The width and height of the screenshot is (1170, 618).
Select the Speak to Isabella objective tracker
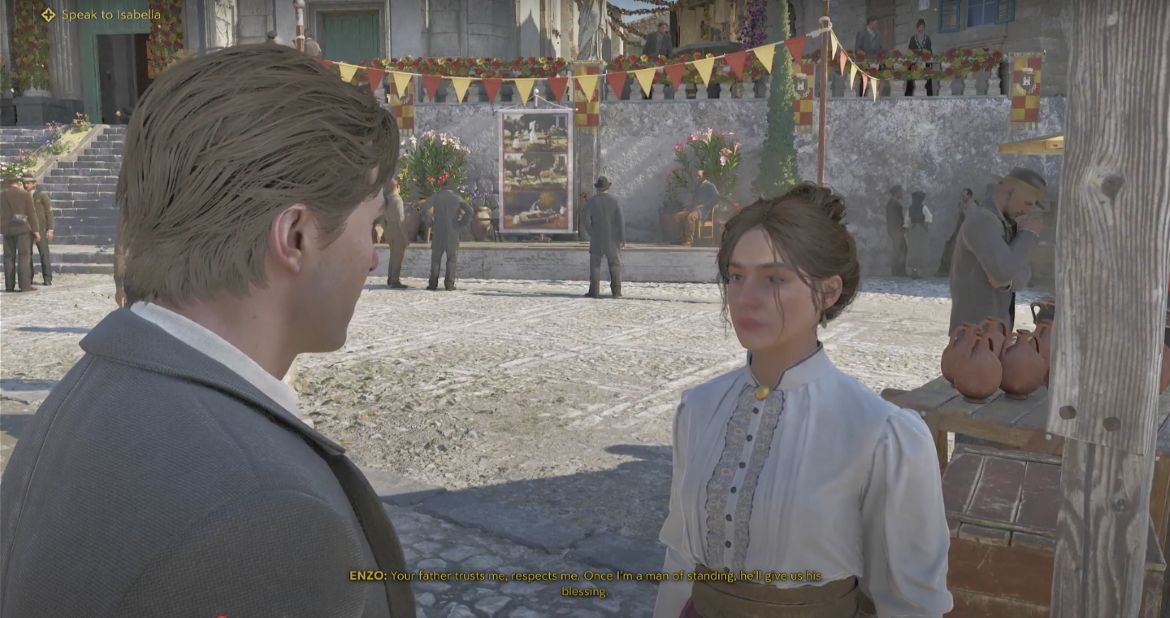coord(101,15)
